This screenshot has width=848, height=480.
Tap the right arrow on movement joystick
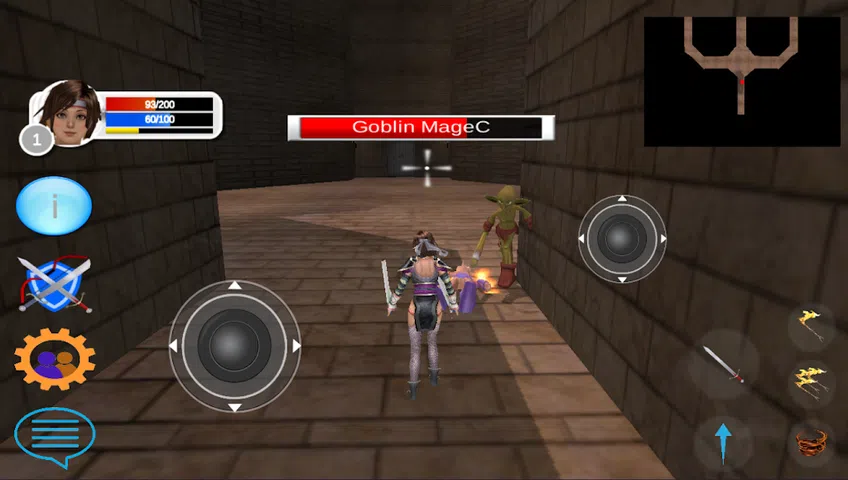296,347
